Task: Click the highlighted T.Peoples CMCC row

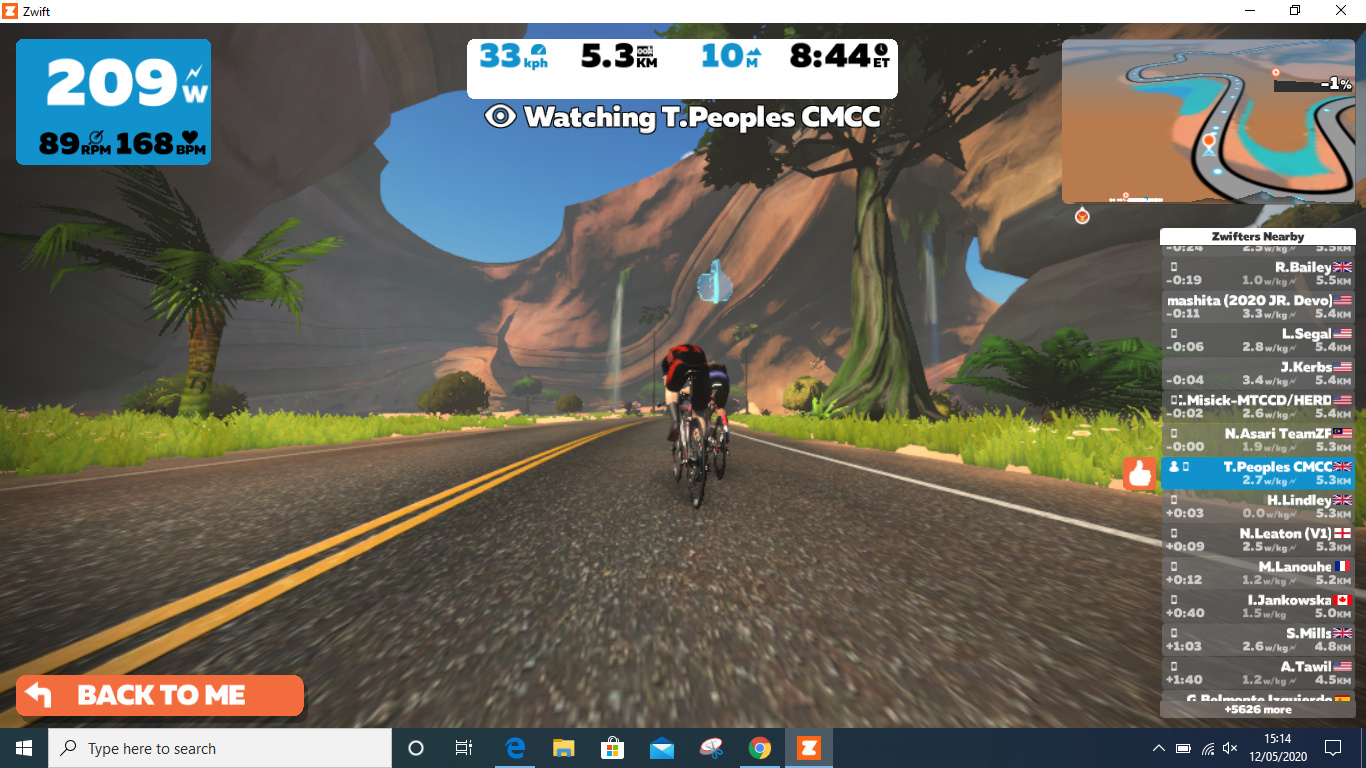Action: (1258, 473)
